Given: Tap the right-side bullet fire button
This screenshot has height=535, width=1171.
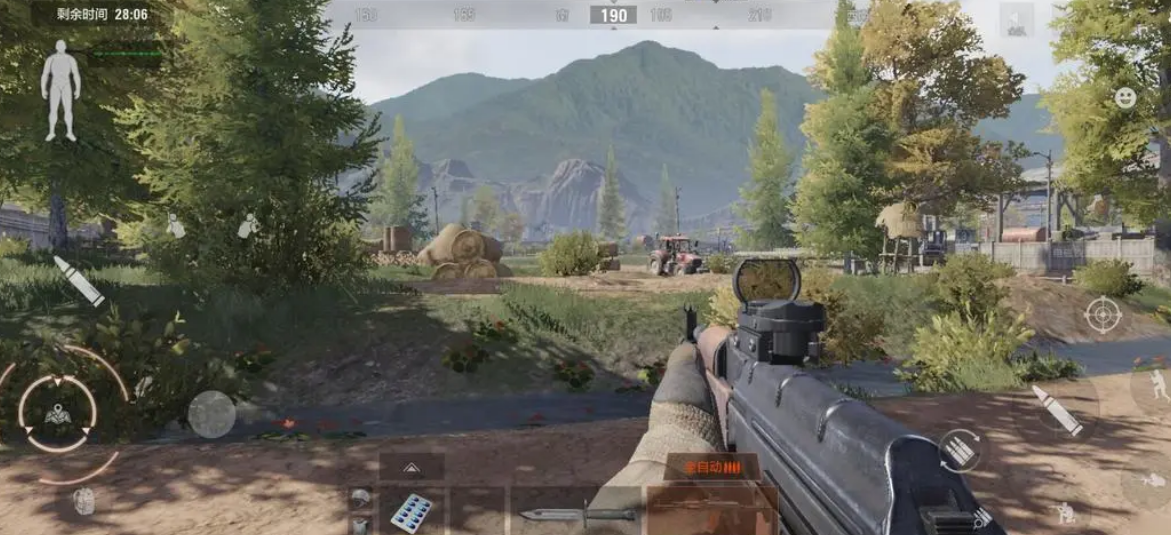Looking at the screenshot, I should click(x=1057, y=410).
